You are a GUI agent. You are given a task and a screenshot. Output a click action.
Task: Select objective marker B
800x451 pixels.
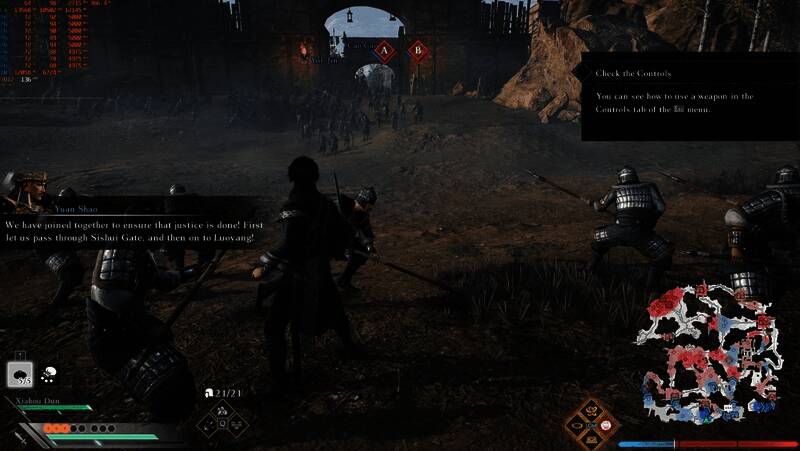click(416, 49)
